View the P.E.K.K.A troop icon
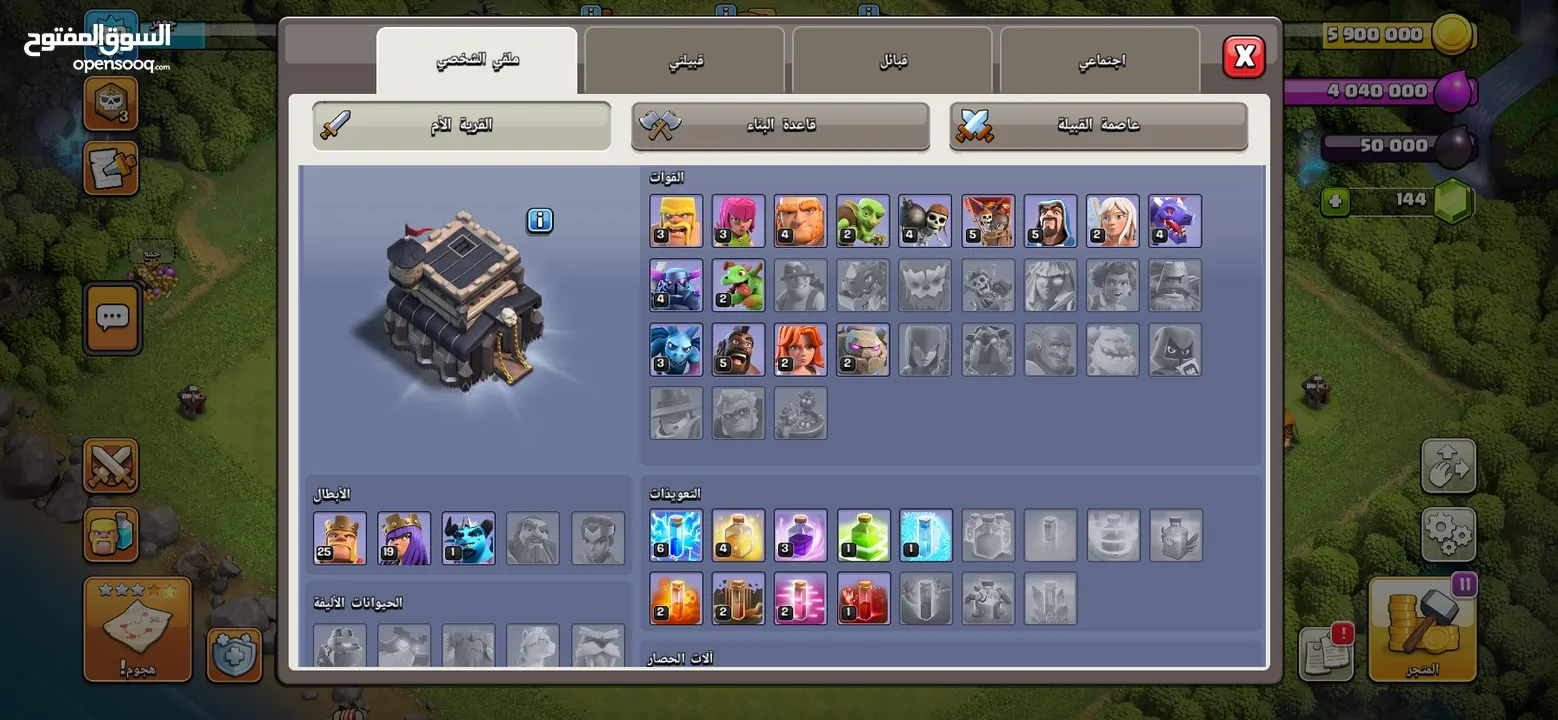The height and width of the screenshot is (720, 1558). click(x=676, y=285)
